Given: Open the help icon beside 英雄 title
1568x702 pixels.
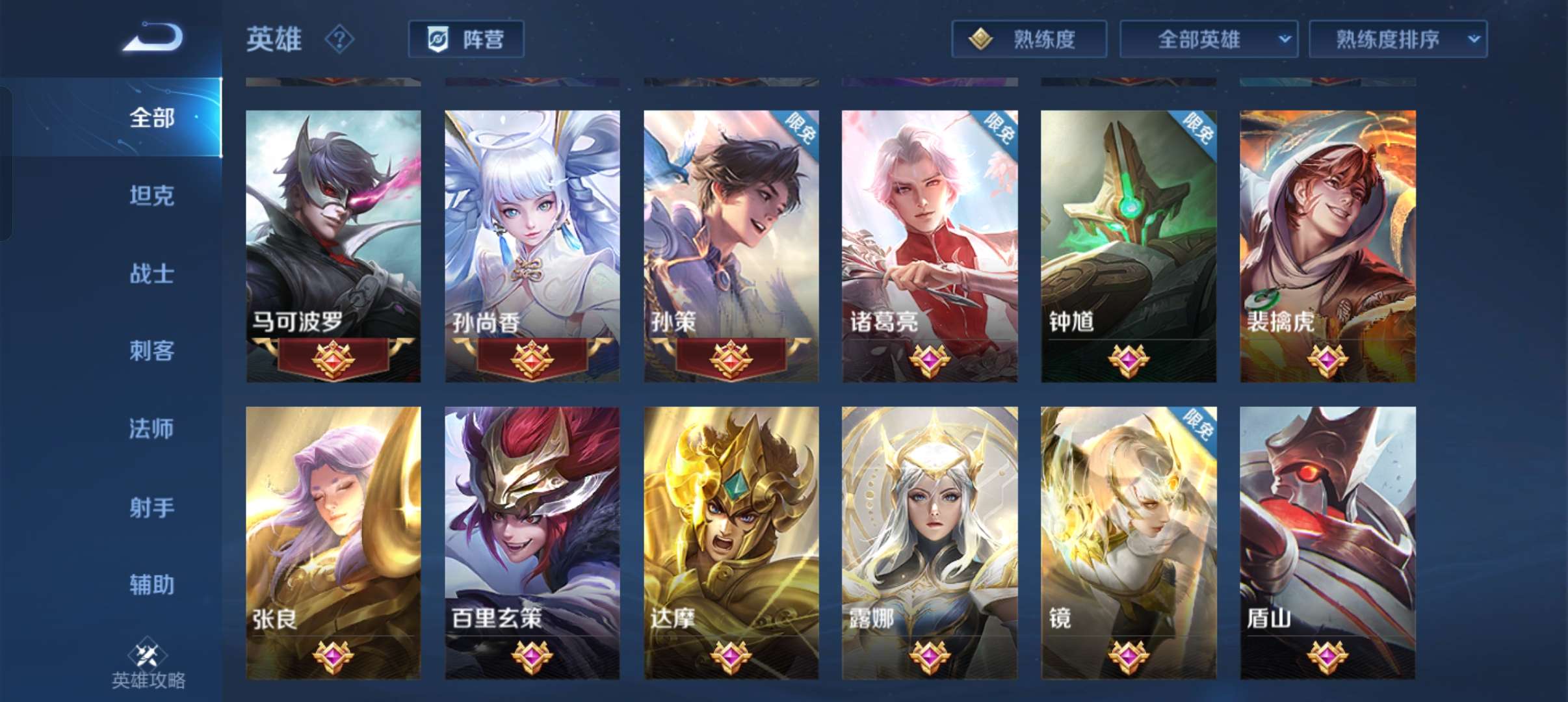Looking at the screenshot, I should (x=337, y=40).
